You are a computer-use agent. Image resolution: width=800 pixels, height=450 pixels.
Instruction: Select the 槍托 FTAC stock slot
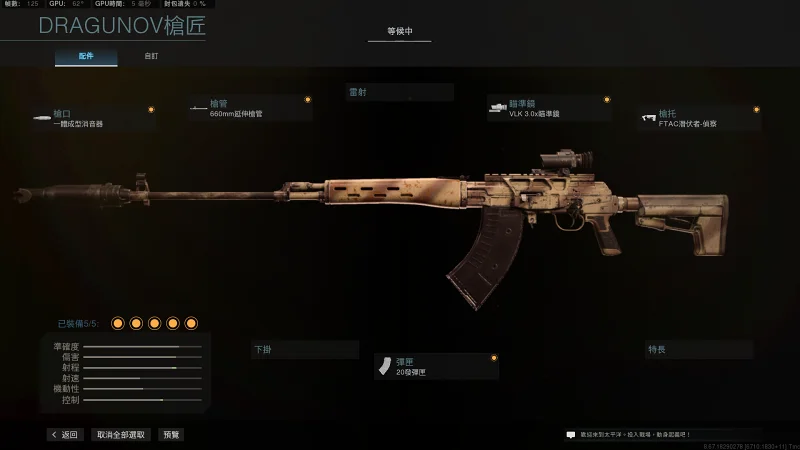pyautogui.click(x=700, y=118)
